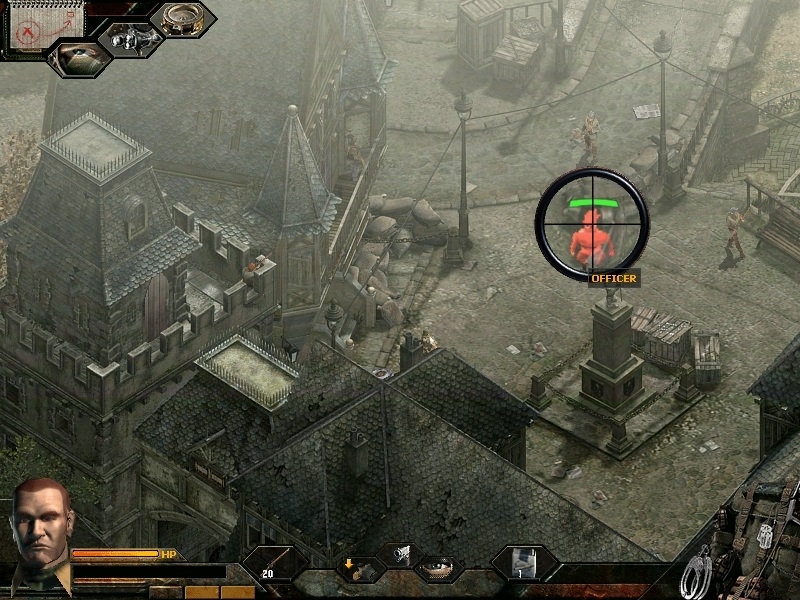Use the pick up item action
The width and height of the screenshot is (800, 600).
[x=357, y=569]
